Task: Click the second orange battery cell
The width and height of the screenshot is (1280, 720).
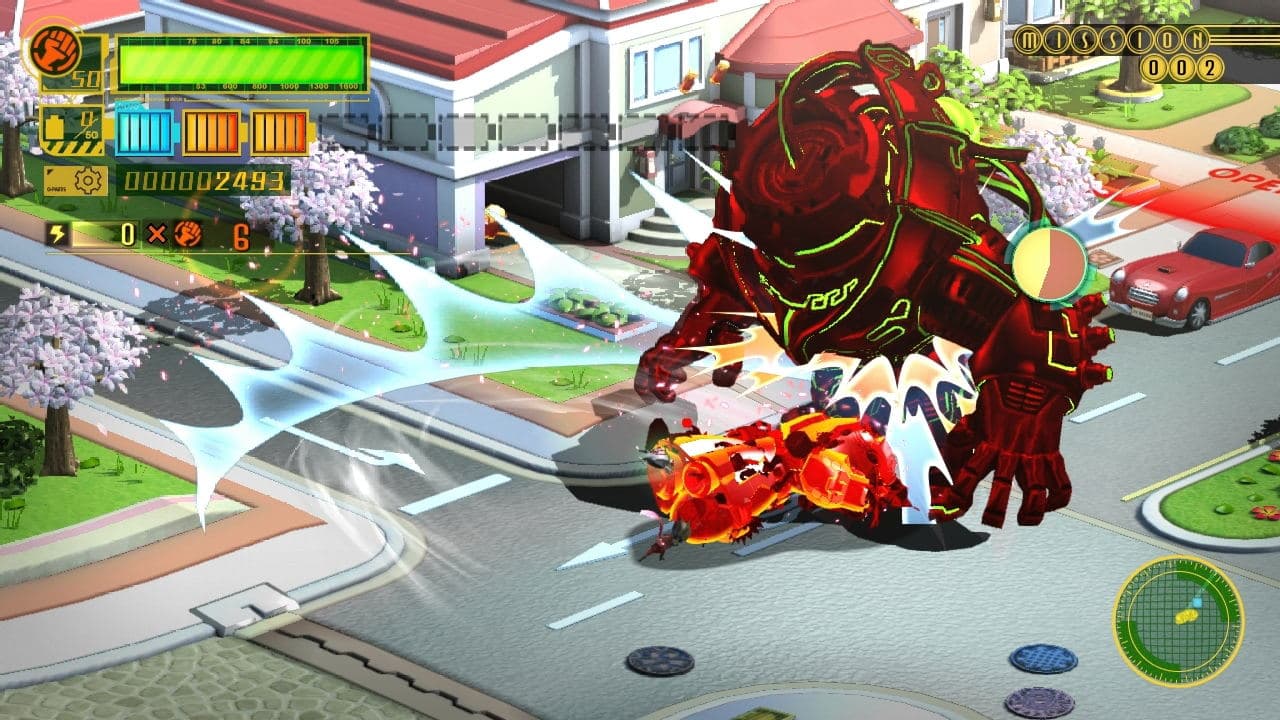Action: point(280,132)
